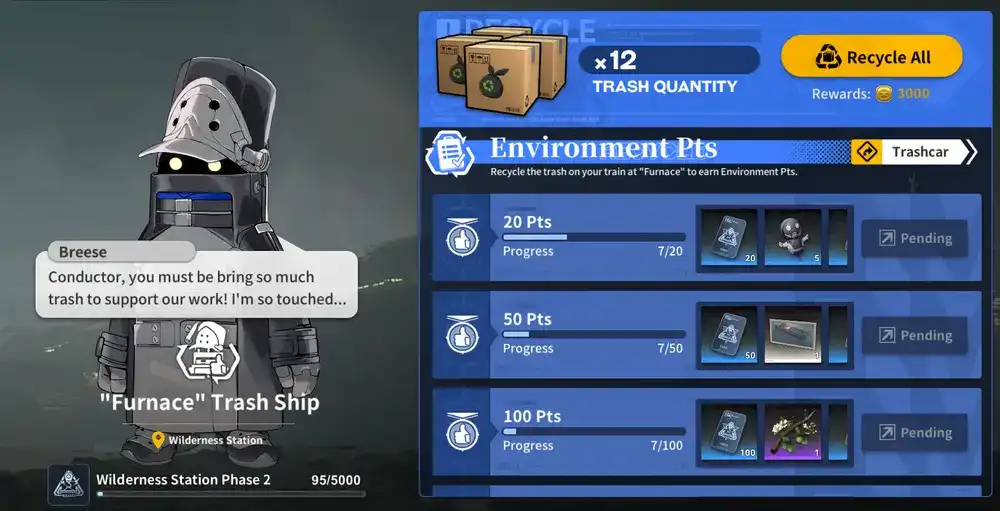This screenshot has height=511, width=1000.
Task: Claim the 100 Pts Pending reward
Action: tap(914, 432)
